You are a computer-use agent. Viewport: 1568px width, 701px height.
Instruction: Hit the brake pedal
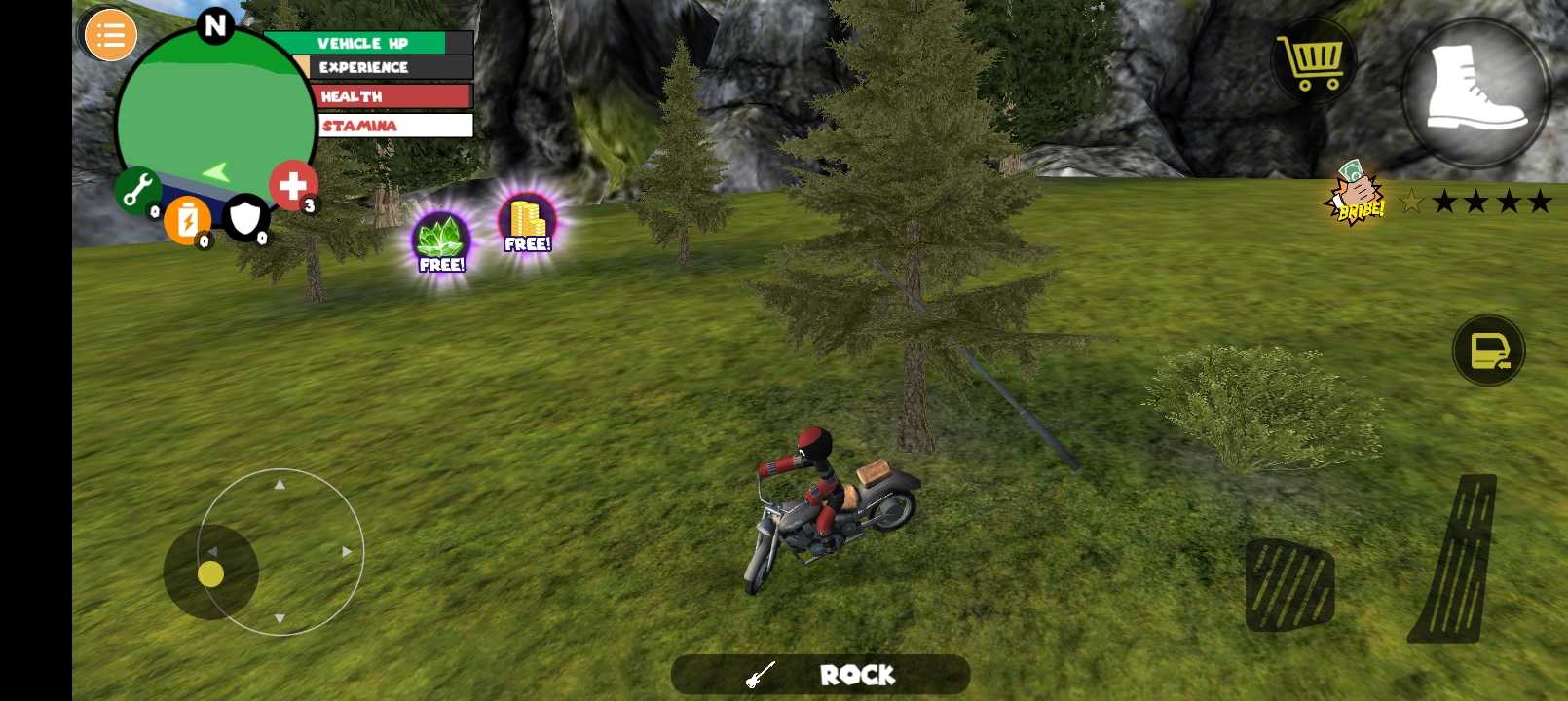pyautogui.click(x=1289, y=584)
